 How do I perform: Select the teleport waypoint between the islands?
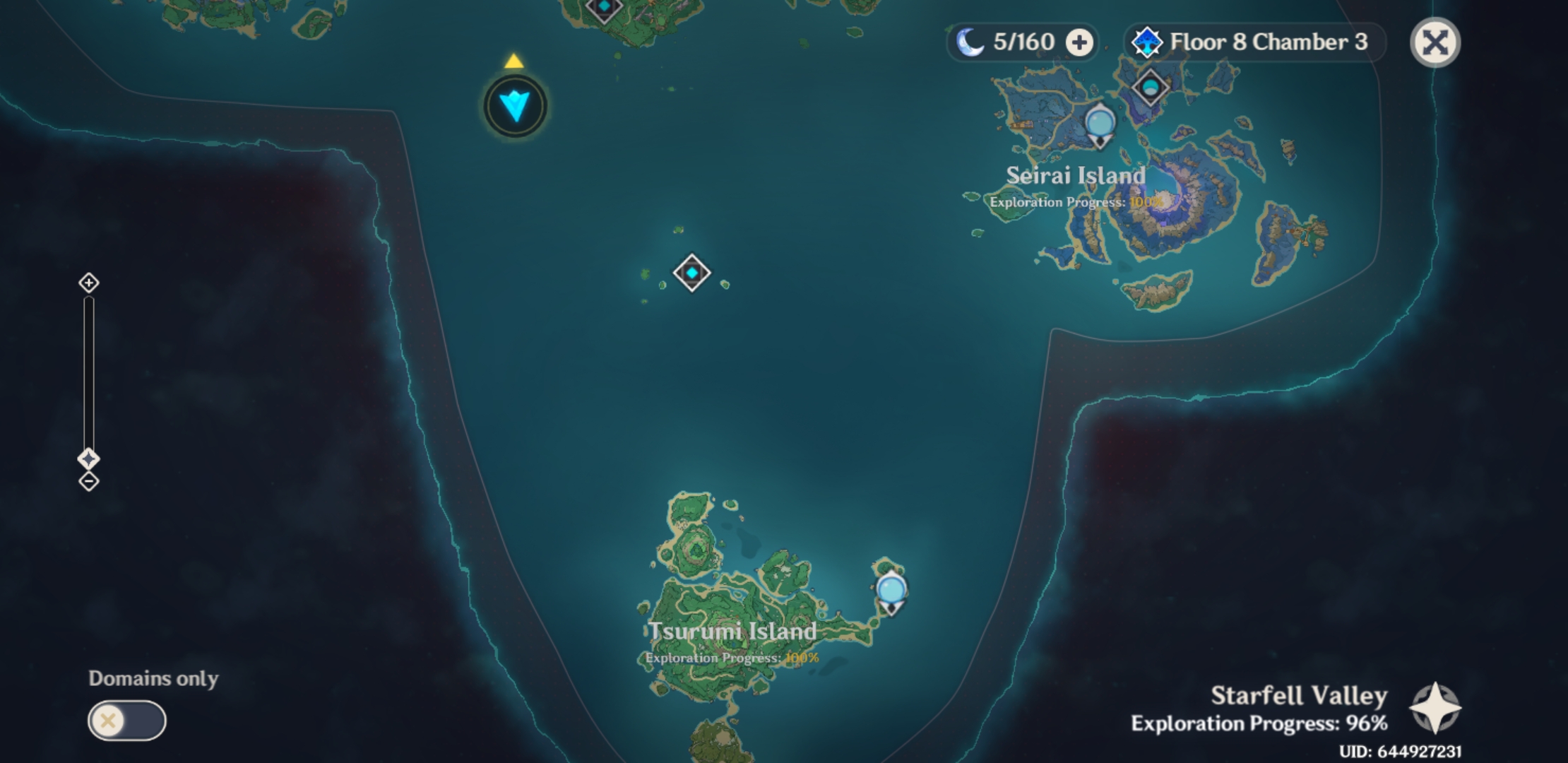coord(691,274)
